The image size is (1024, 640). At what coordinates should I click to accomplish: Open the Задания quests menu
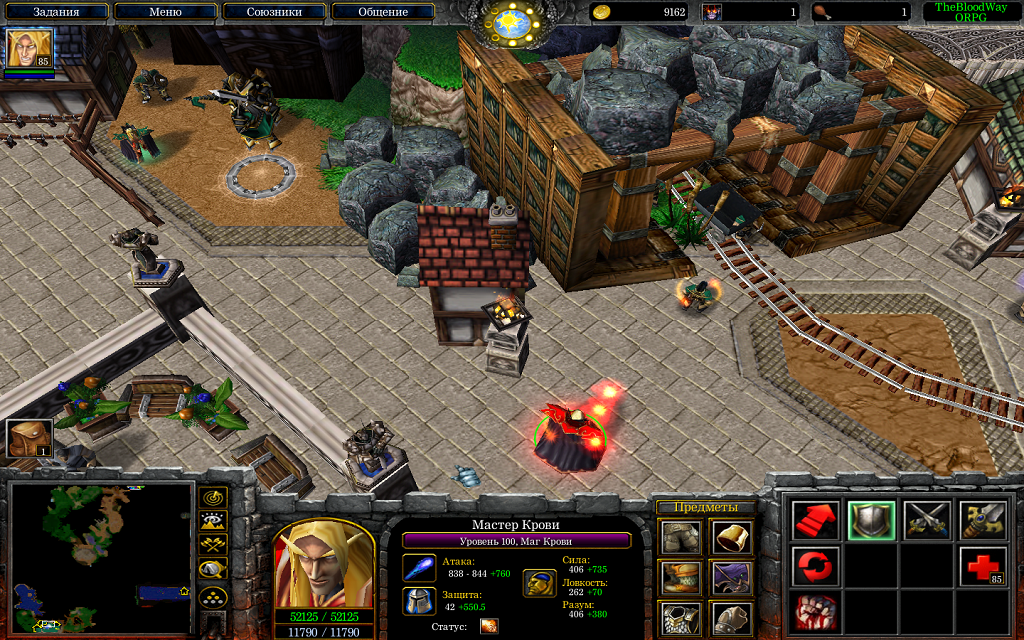click(56, 12)
